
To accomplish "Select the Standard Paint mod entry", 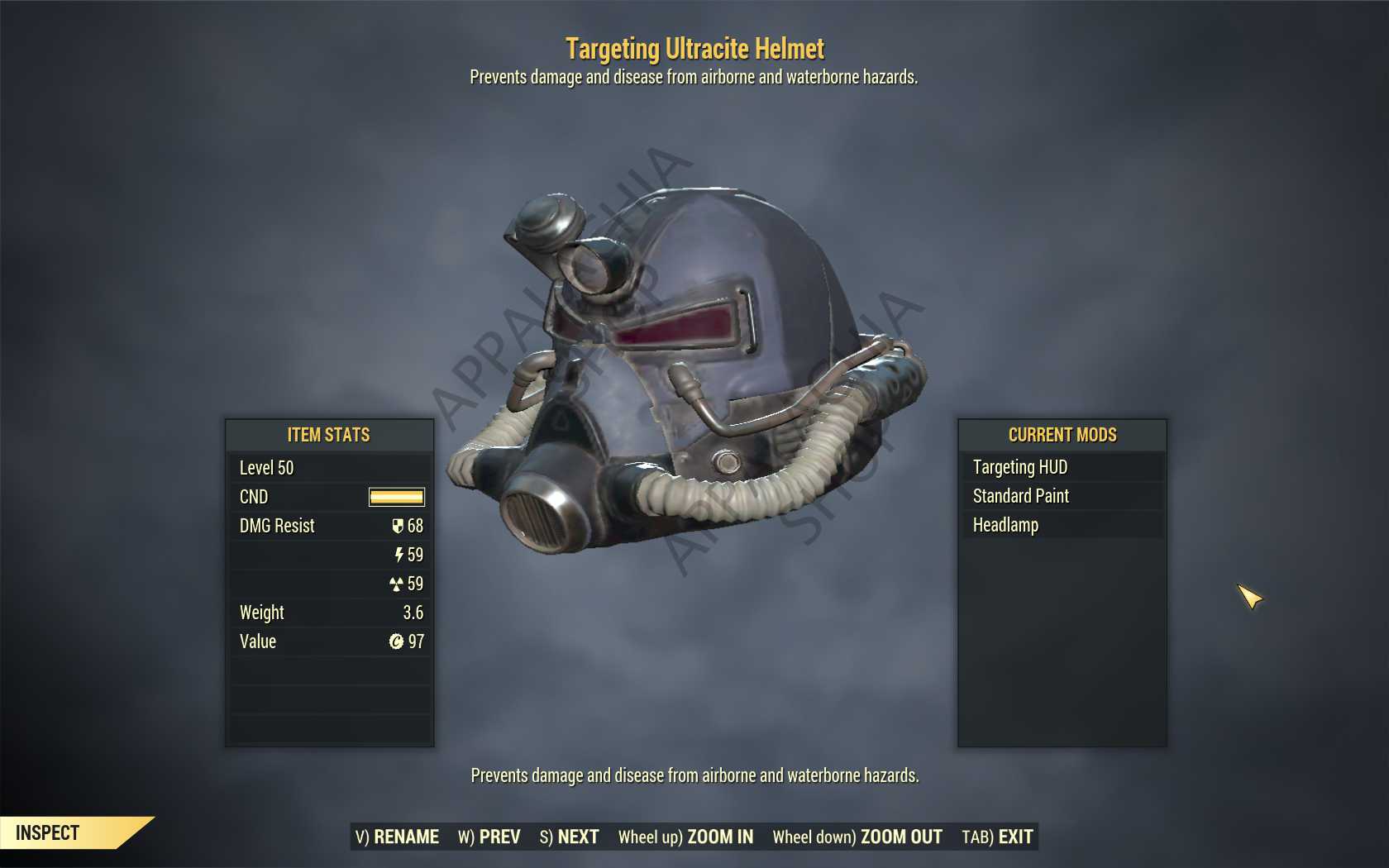I will pyautogui.click(x=1062, y=496).
